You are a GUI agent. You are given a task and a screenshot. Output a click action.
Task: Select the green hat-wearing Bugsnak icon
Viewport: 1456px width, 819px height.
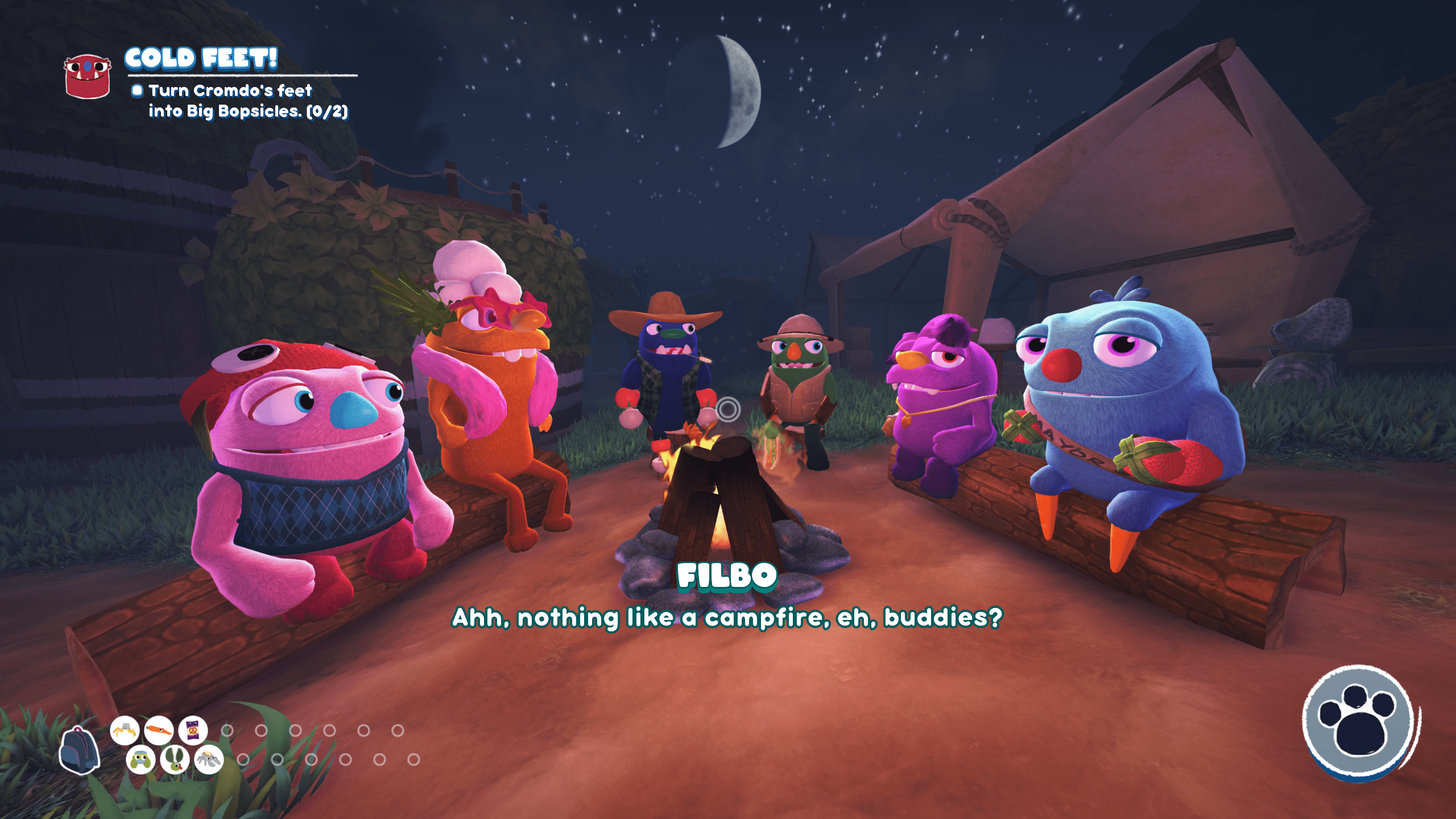(141, 760)
